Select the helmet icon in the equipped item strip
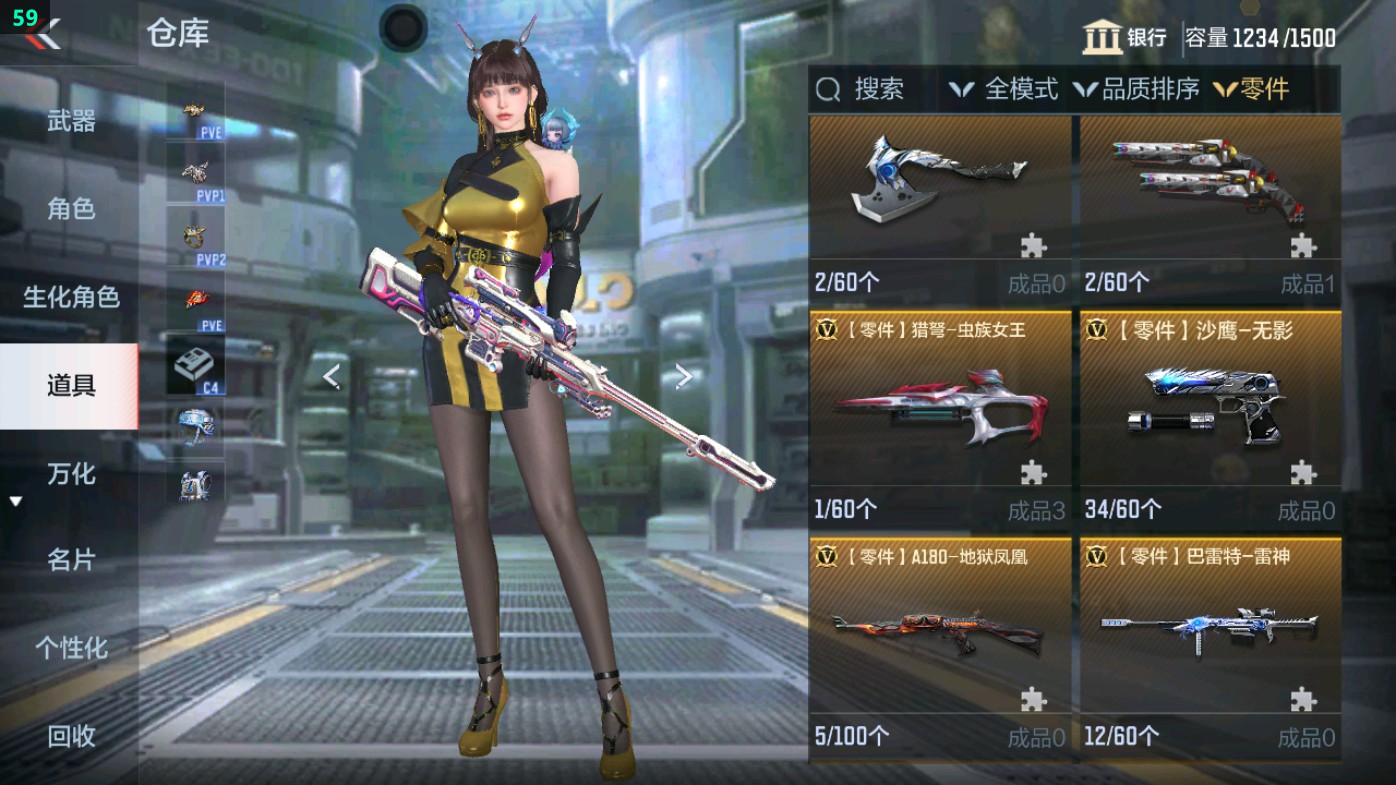1396x785 pixels. click(x=196, y=428)
